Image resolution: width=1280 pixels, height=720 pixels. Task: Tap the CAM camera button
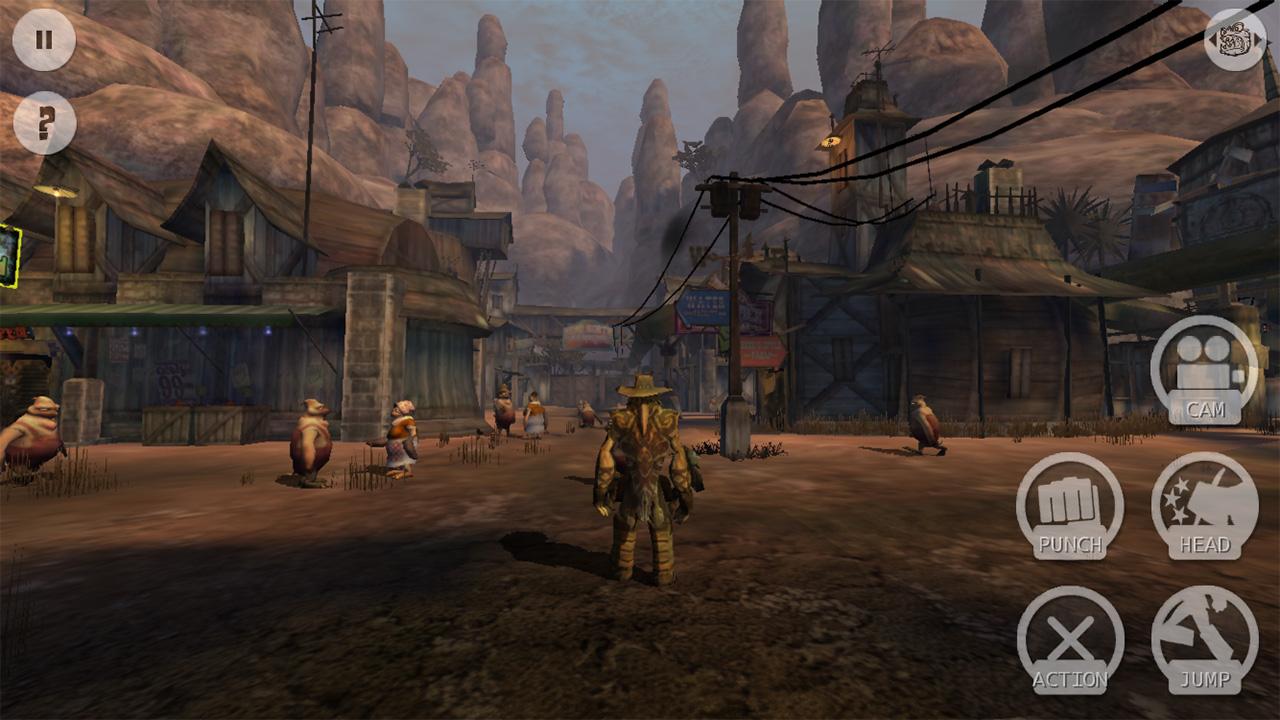pyautogui.click(x=1204, y=369)
